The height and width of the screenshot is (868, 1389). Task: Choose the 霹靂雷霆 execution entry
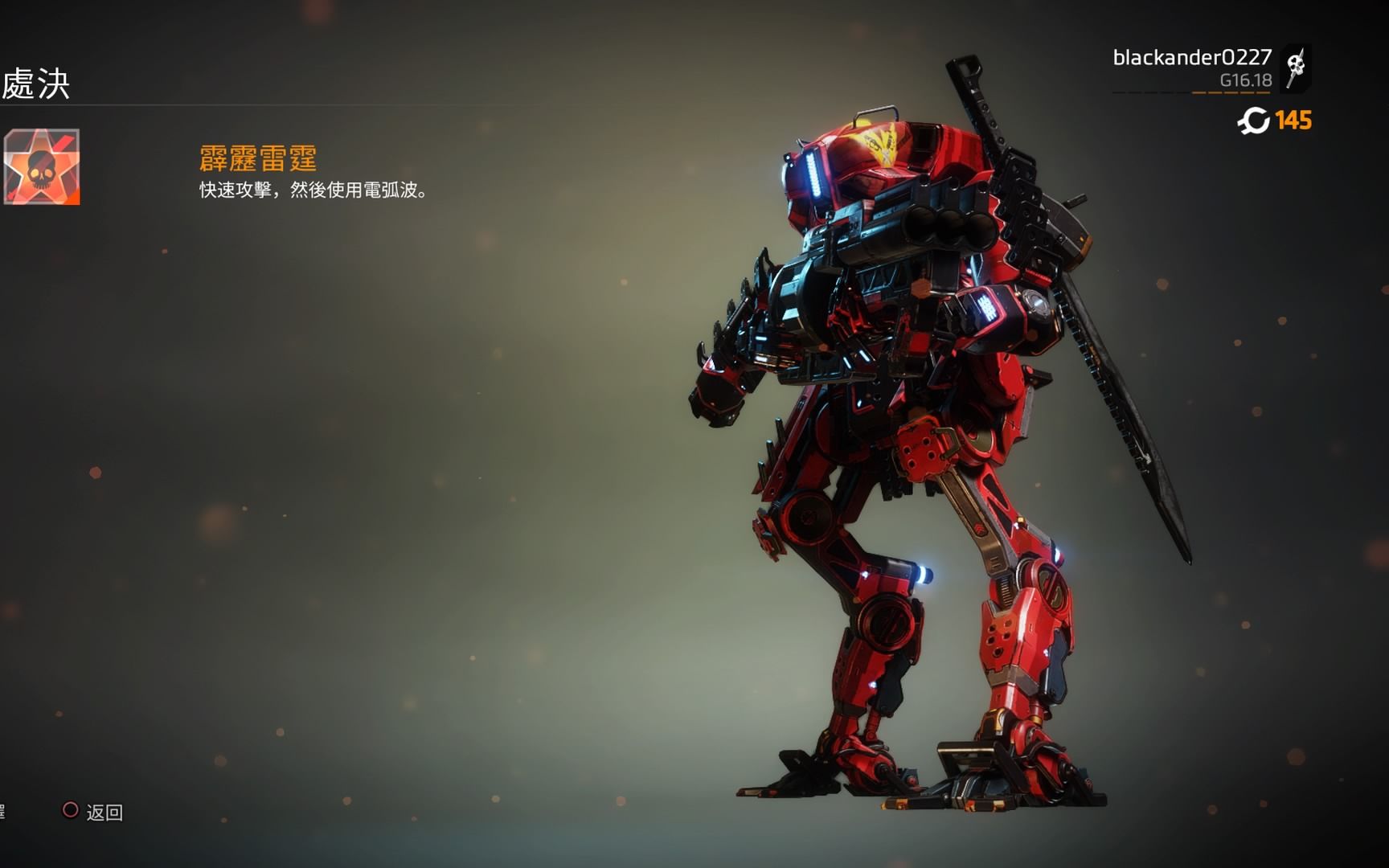pyautogui.click(x=258, y=158)
